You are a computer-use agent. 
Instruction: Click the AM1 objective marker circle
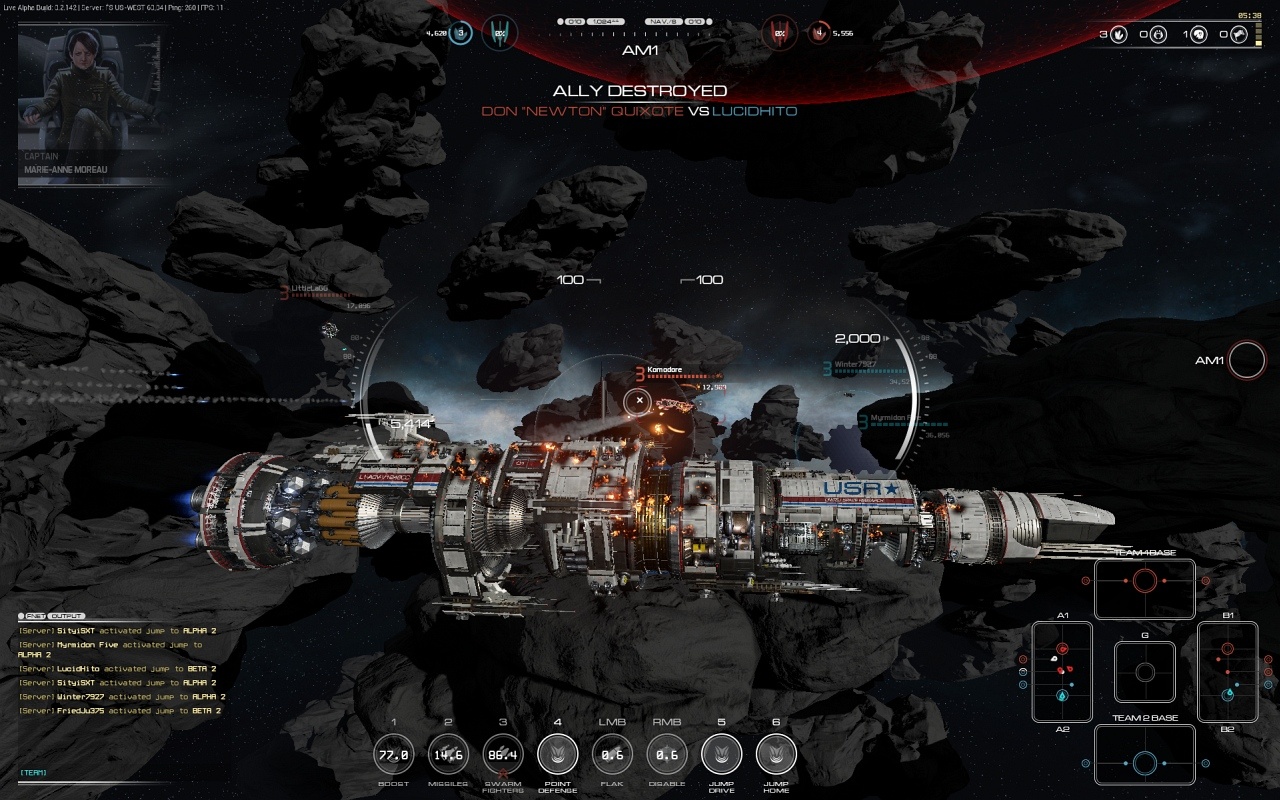tap(1247, 361)
